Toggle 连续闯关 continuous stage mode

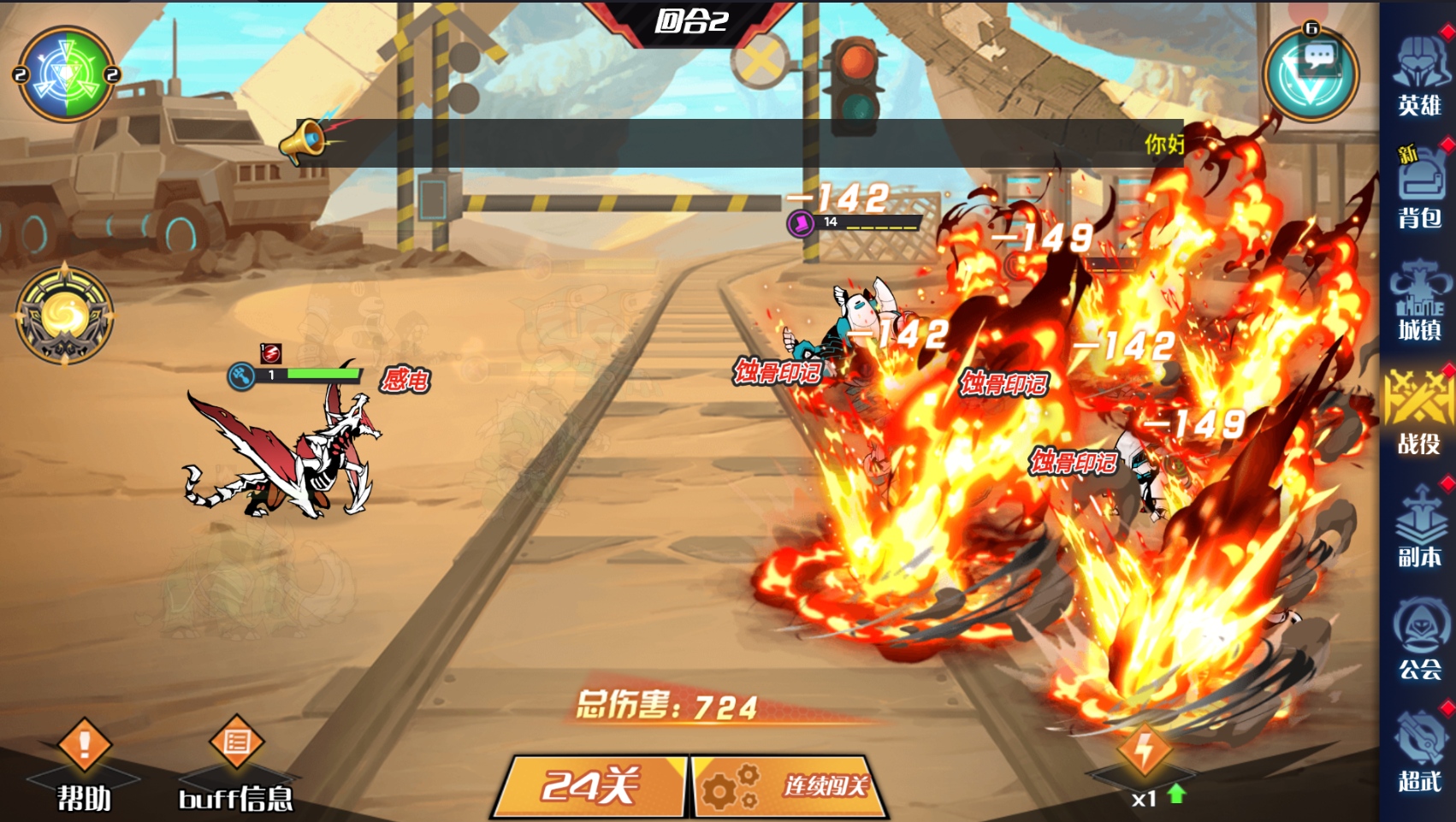click(x=789, y=785)
